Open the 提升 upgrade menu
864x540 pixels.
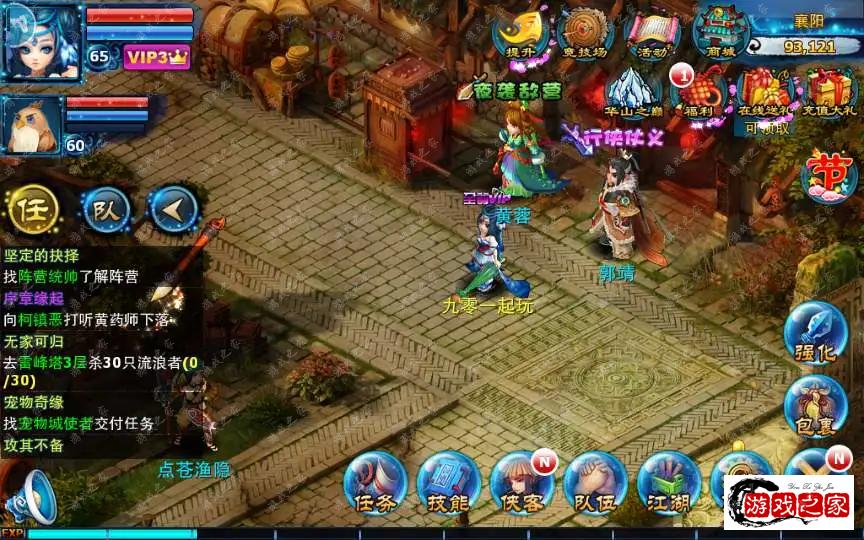pyautogui.click(x=520, y=32)
